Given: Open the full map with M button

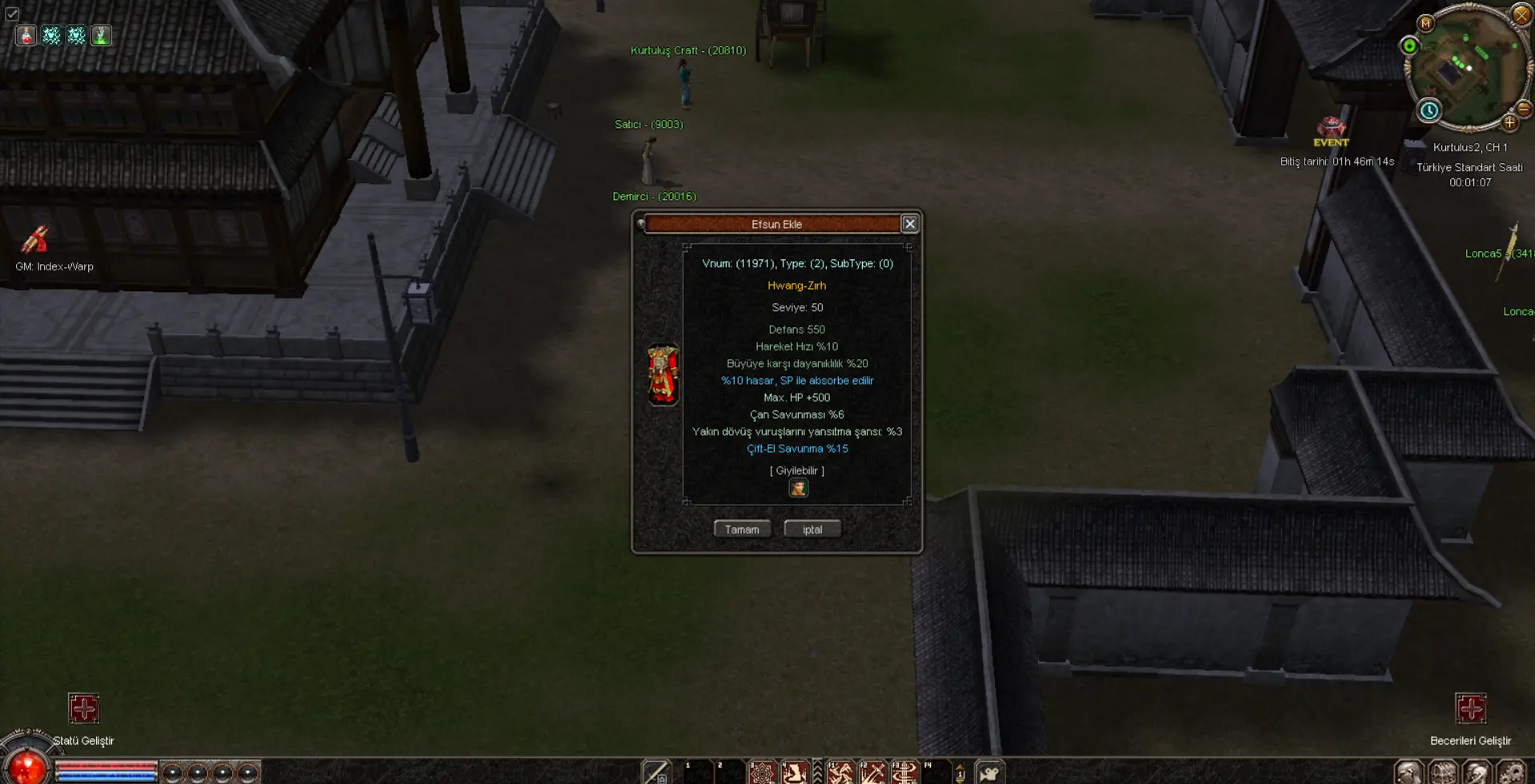Looking at the screenshot, I should pyautogui.click(x=1425, y=24).
